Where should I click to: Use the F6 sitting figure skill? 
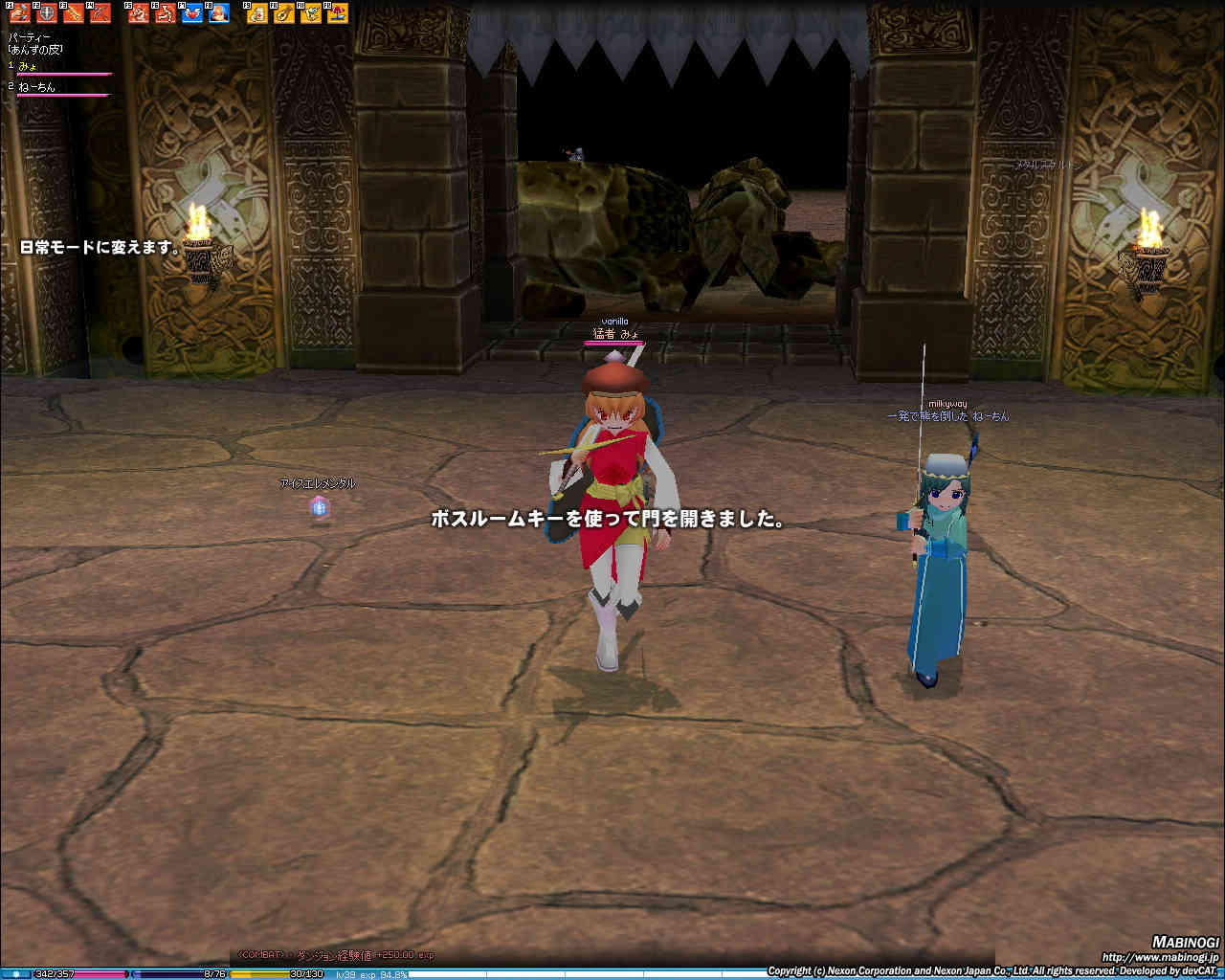[x=166, y=13]
